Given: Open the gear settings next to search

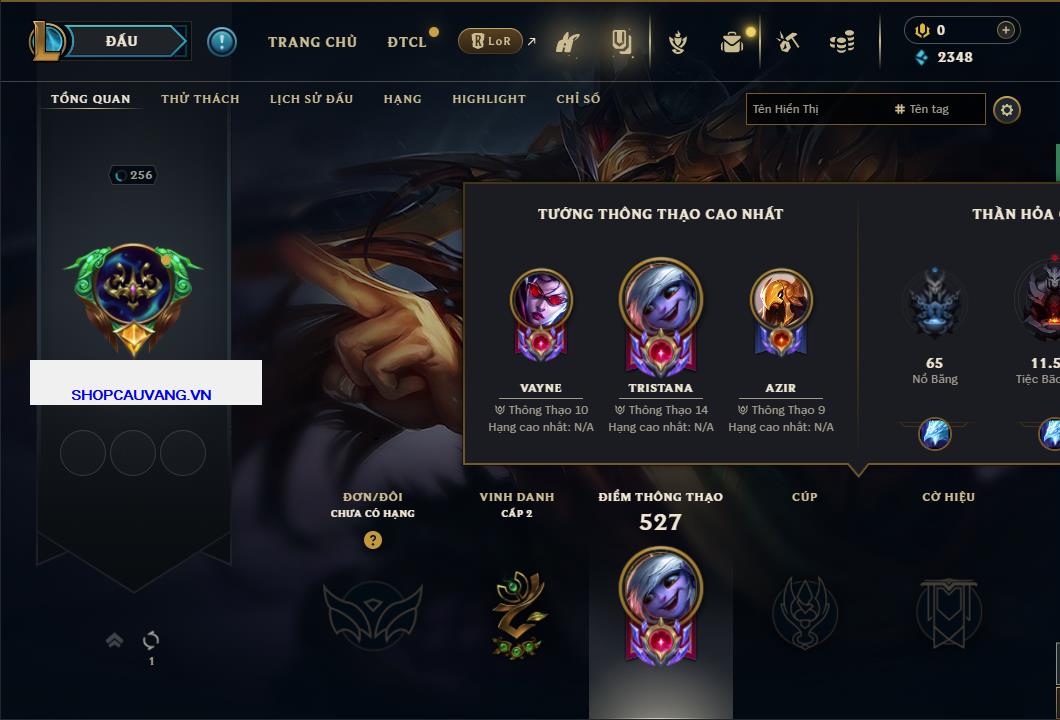Looking at the screenshot, I should click(x=1007, y=109).
